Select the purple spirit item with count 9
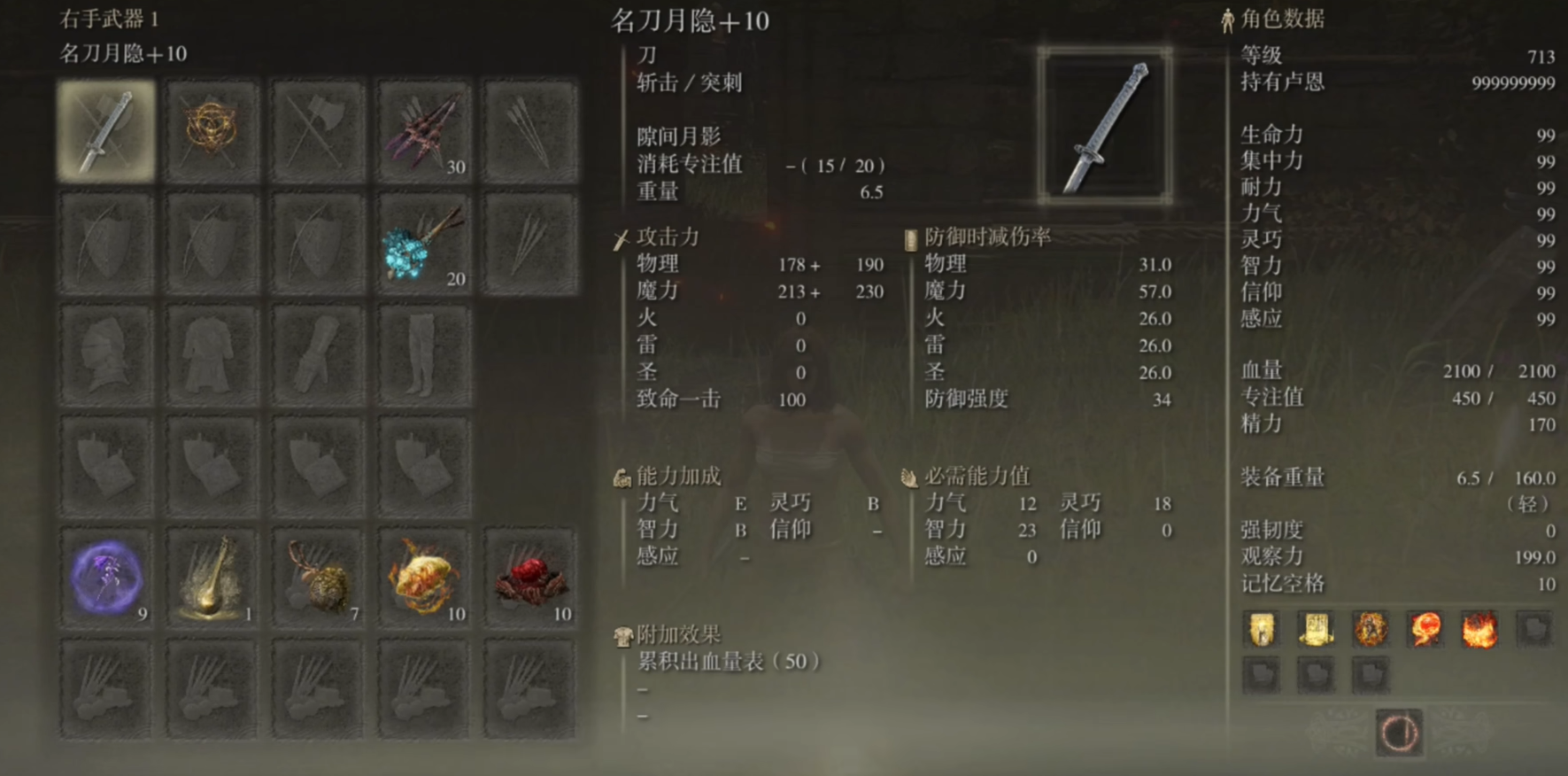Viewport: 1568px width, 776px height. pyautogui.click(x=104, y=578)
